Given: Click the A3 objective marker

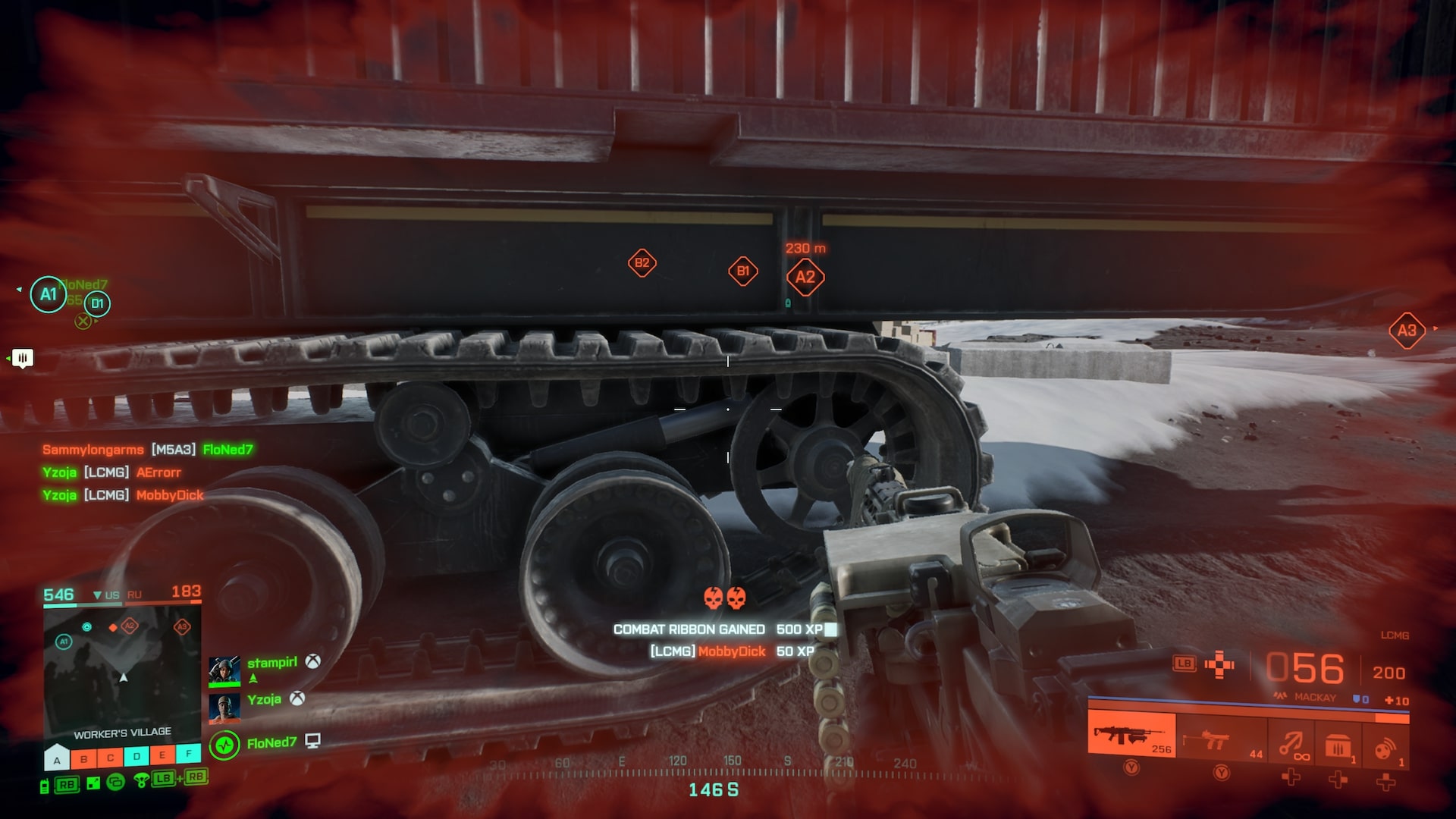Looking at the screenshot, I should 1407,331.
